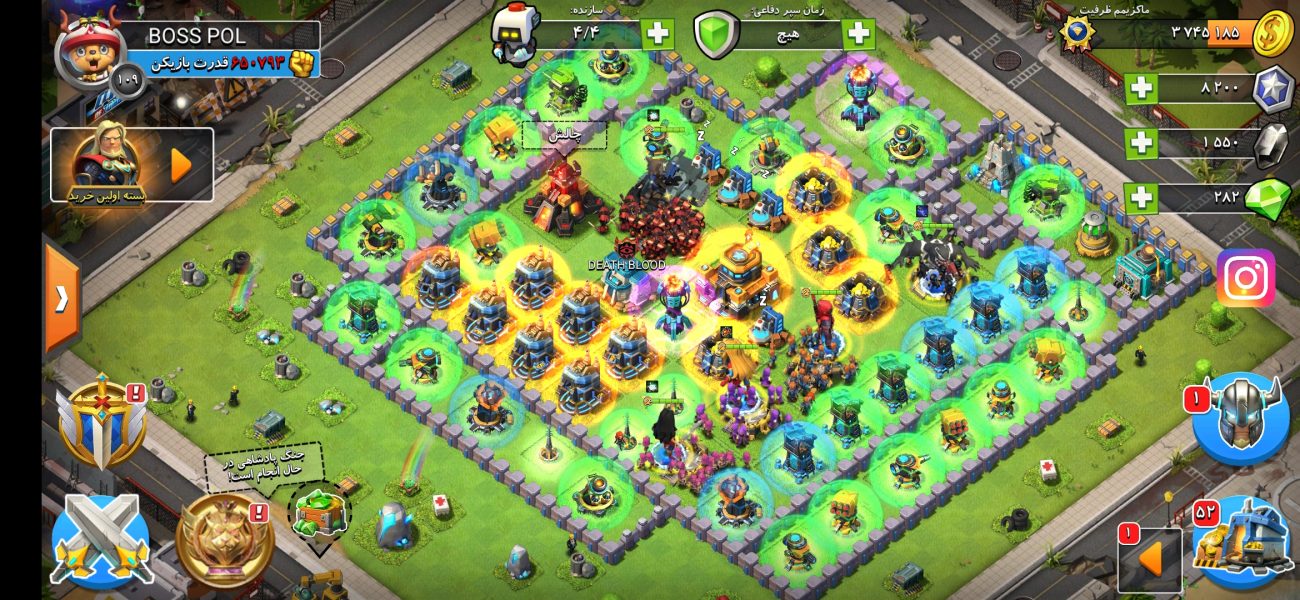Add iron resource via plus button

point(1141,143)
